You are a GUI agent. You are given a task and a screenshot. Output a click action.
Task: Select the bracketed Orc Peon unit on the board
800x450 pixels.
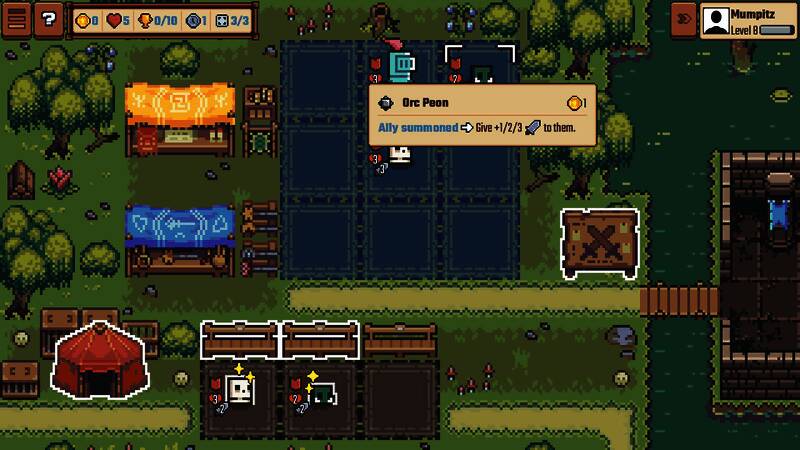click(x=481, y=70)
